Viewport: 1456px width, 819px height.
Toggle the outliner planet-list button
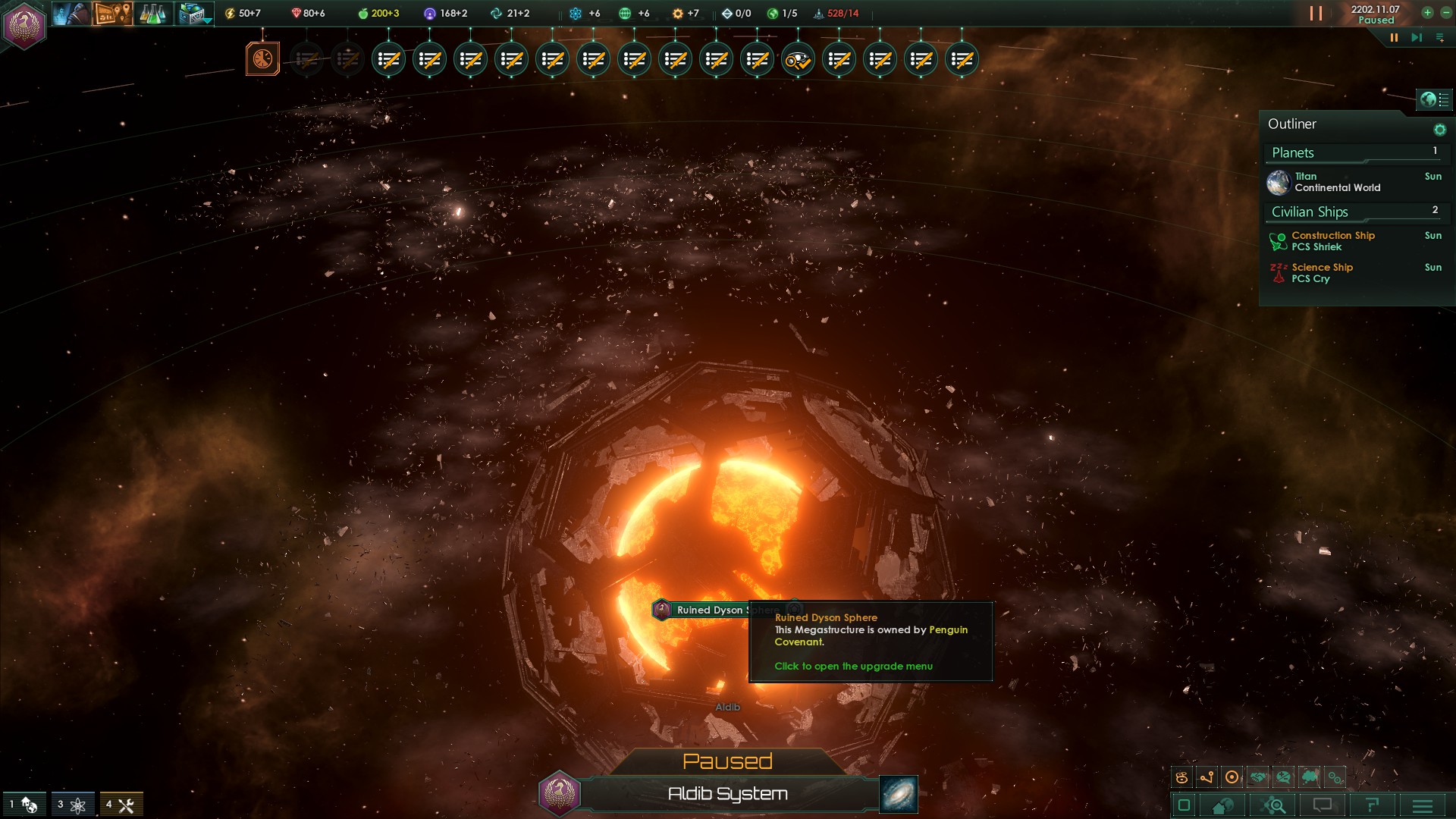tap(1434, 99)
